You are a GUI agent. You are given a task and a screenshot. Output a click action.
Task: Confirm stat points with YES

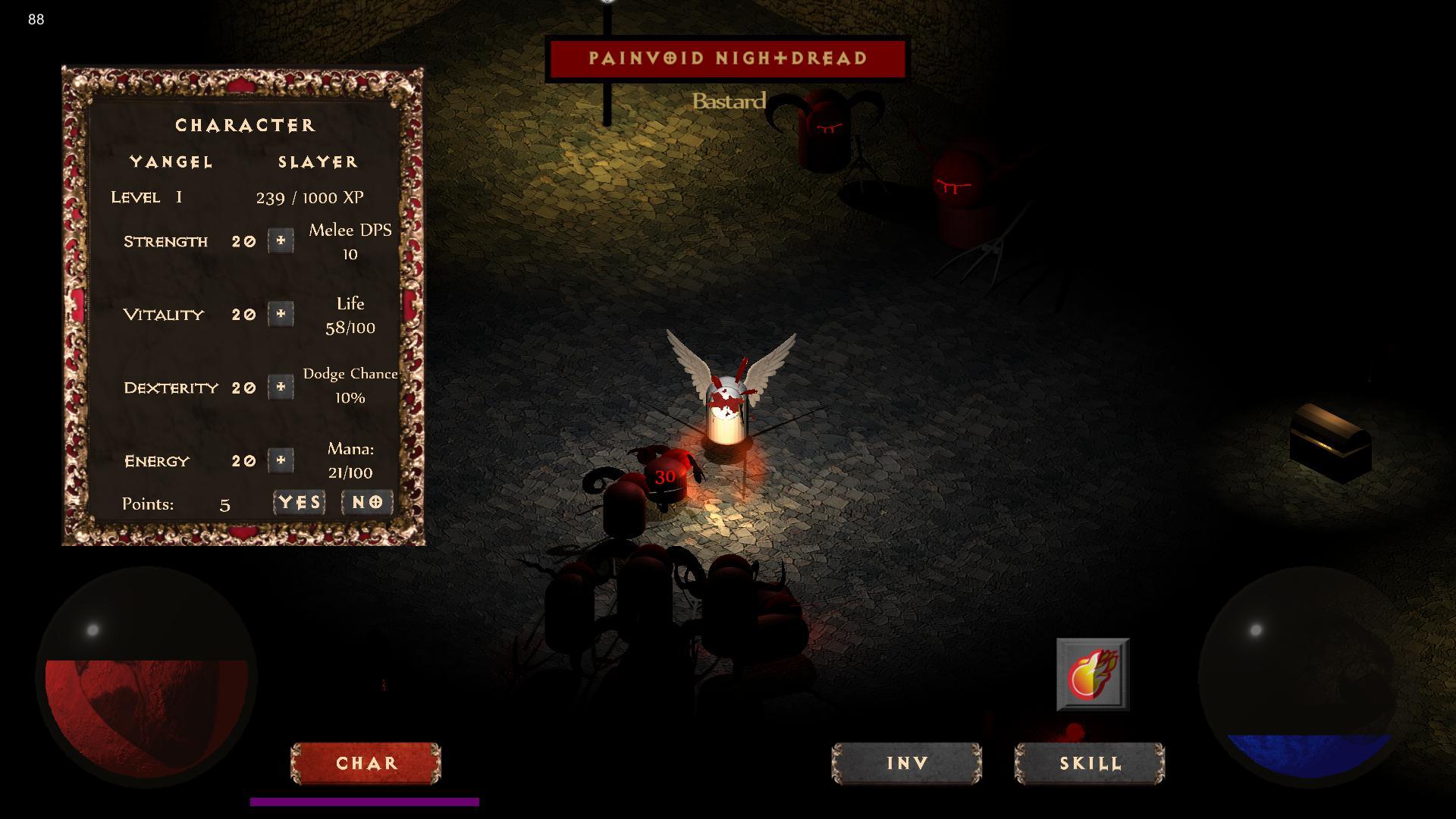(300, 503)
